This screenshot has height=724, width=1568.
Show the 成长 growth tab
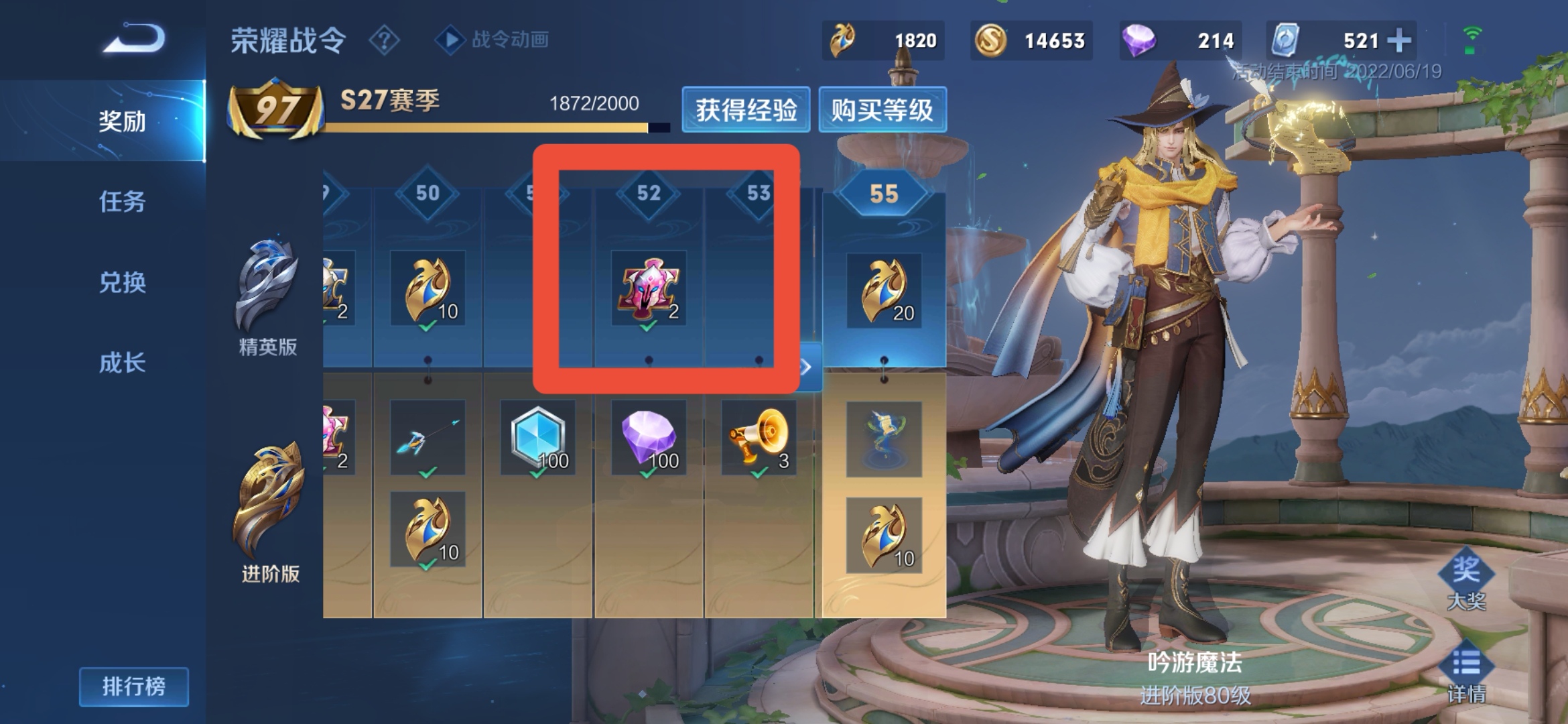click(122, 363)
